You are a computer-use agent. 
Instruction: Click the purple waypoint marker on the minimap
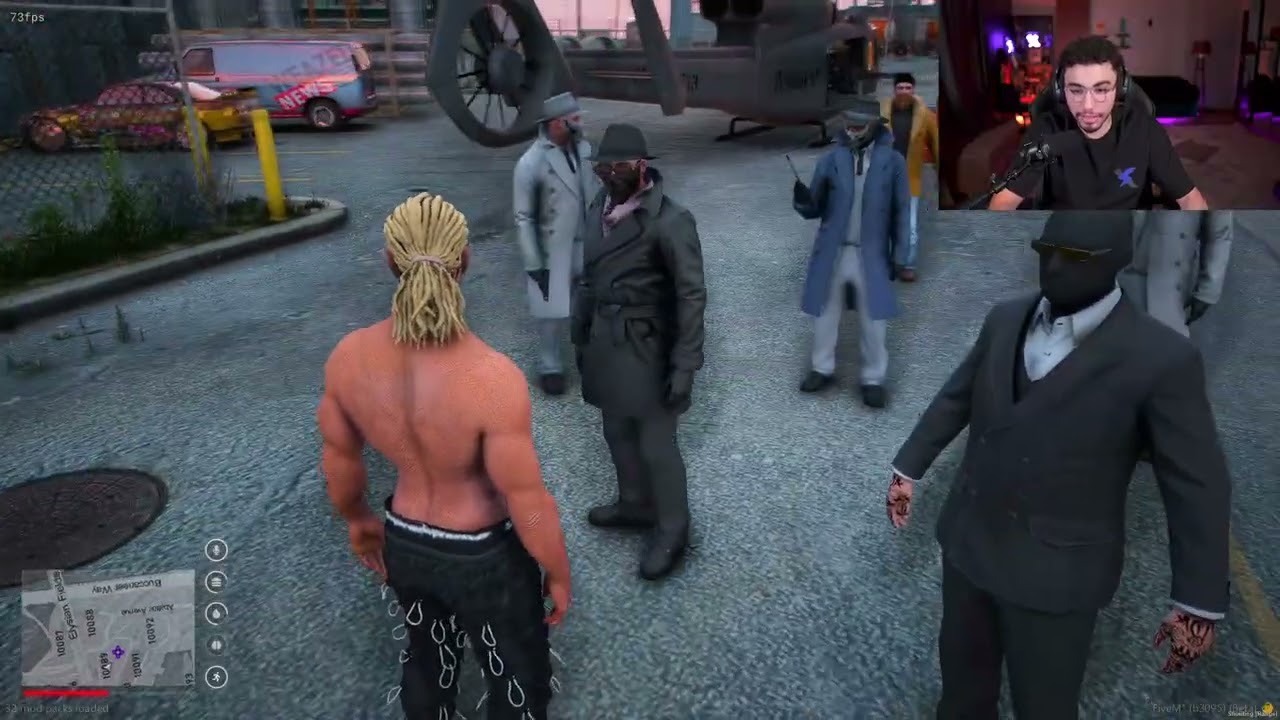118,652
